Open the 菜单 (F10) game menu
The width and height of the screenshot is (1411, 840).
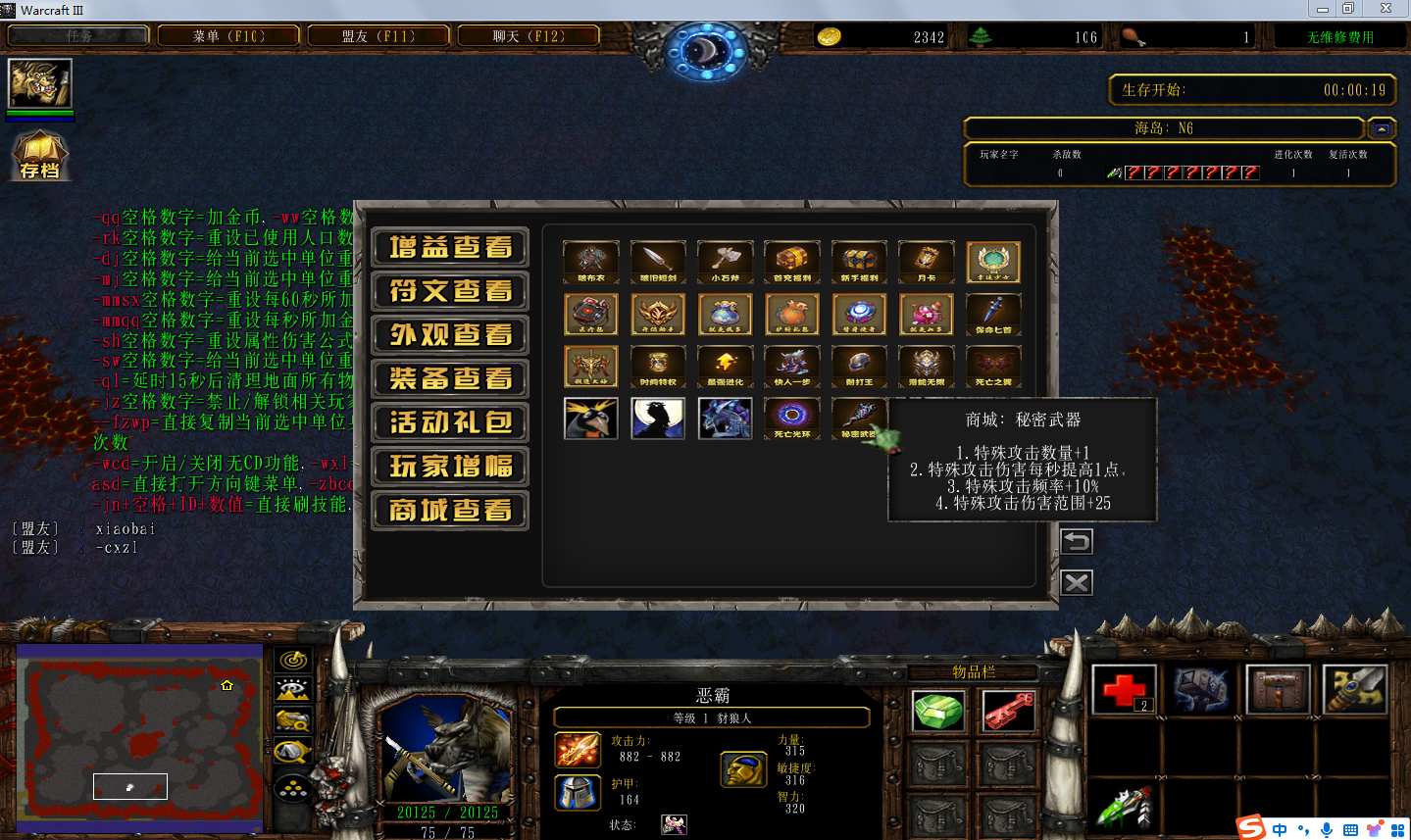tap(228, 36)
